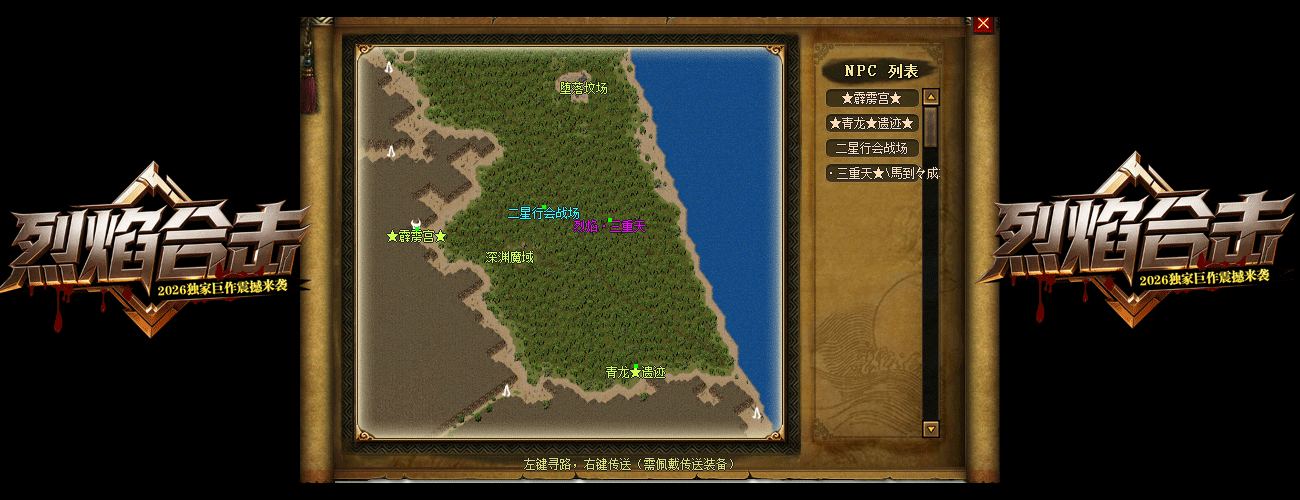The height and width of the screenshot is (500, 1300).
Task: Close the map window with the red X
Action: click(x=983, y=24)
